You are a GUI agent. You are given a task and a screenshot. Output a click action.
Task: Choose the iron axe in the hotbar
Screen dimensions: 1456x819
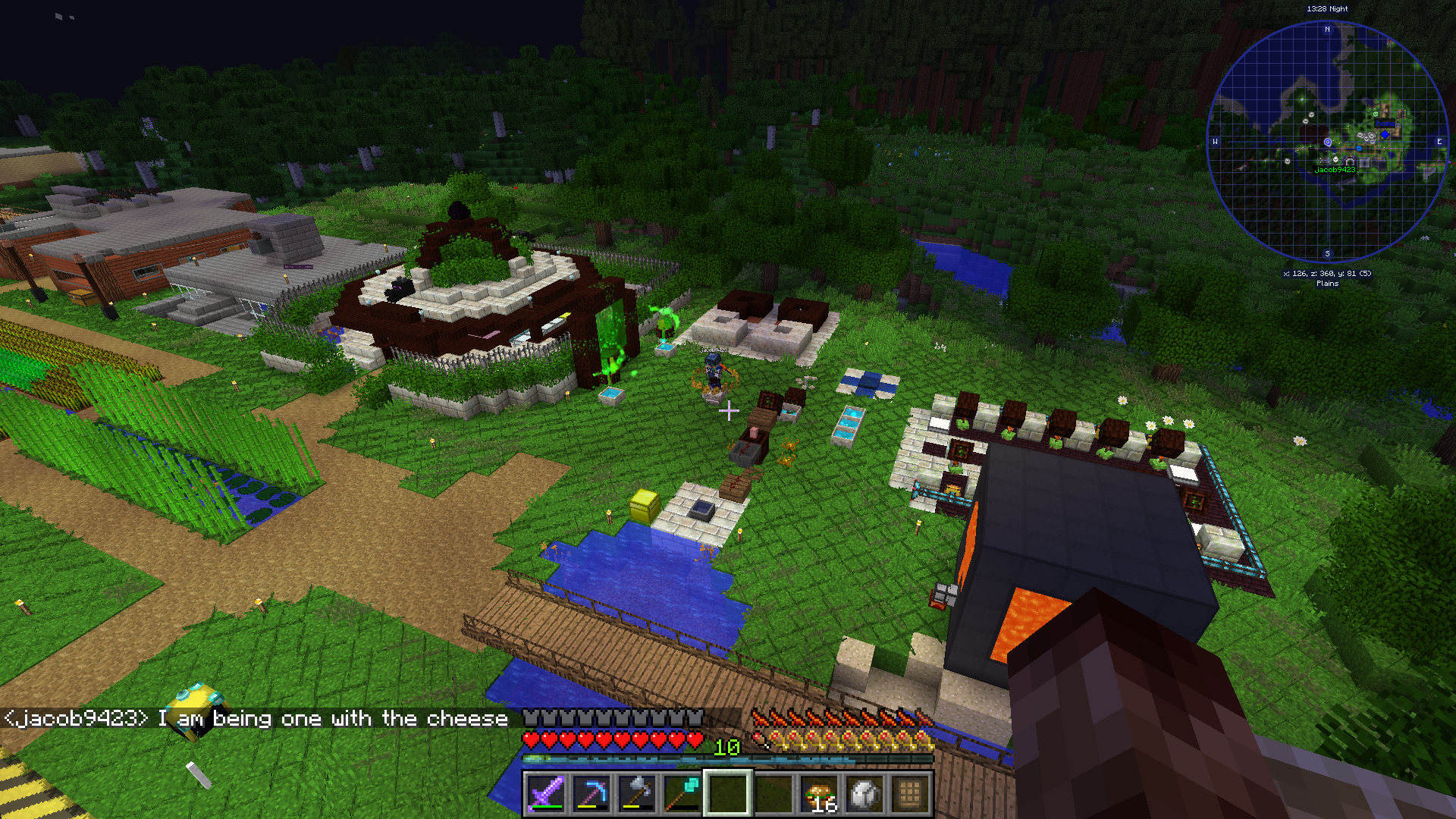point(636,794)
